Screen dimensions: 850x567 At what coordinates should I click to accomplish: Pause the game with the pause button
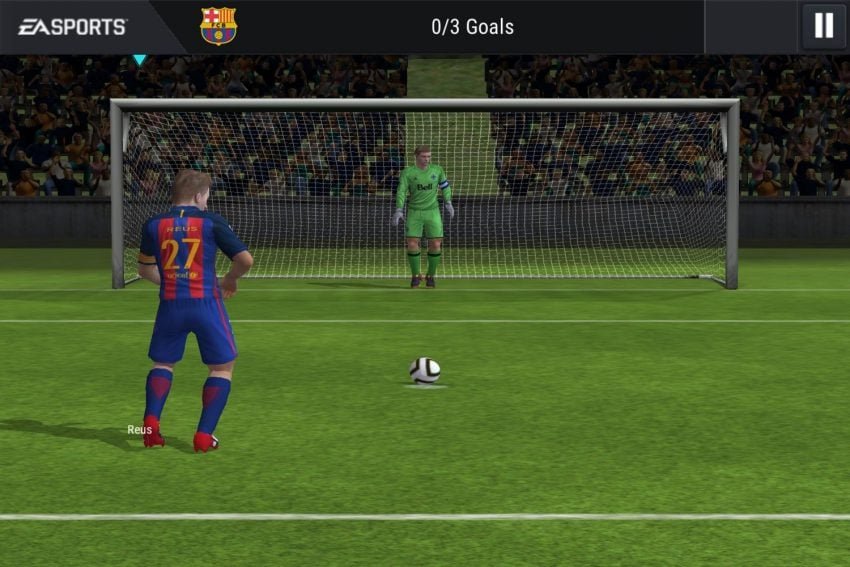pos(823,26)
